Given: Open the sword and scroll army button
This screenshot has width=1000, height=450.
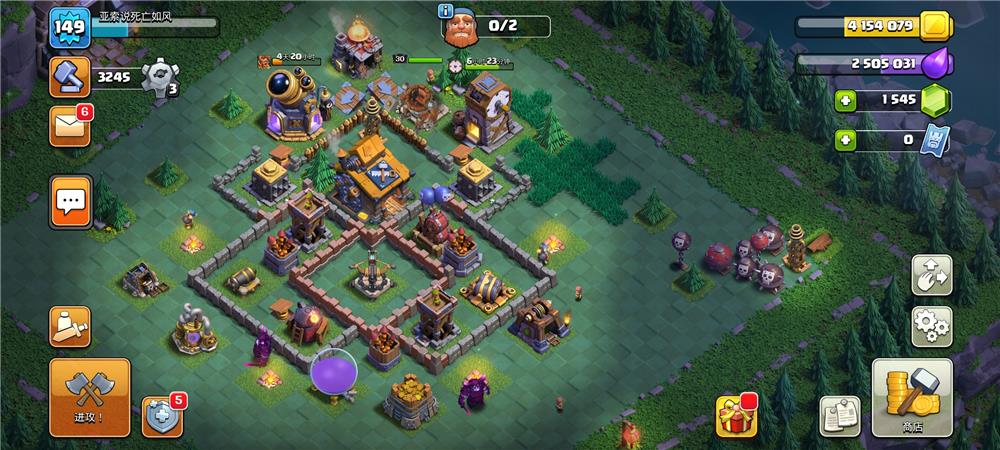Looking at the screenshot, I should (70, 326).
